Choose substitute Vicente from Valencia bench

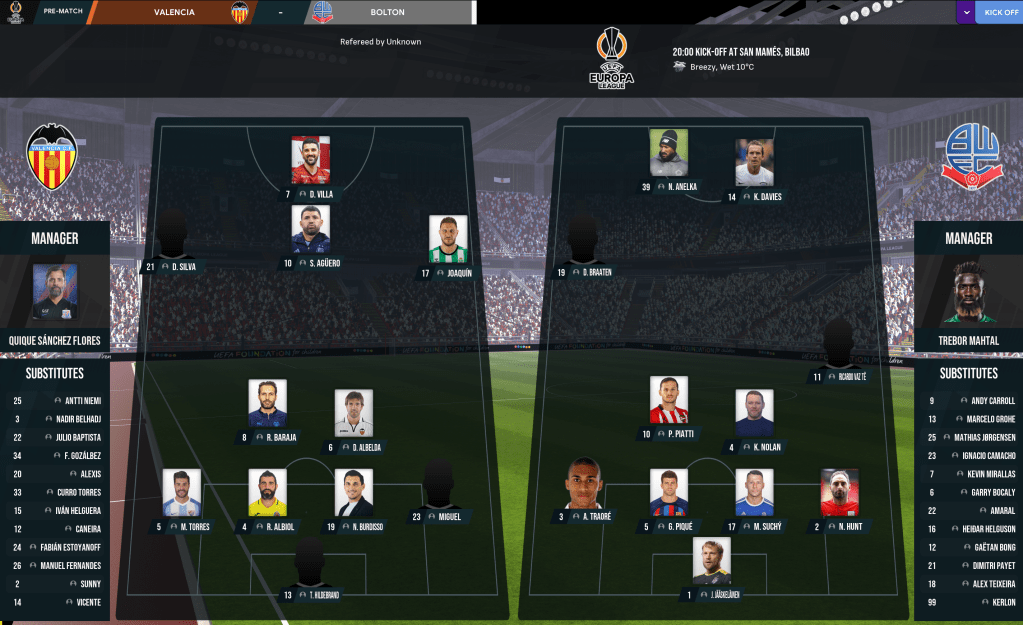point(76,602)
